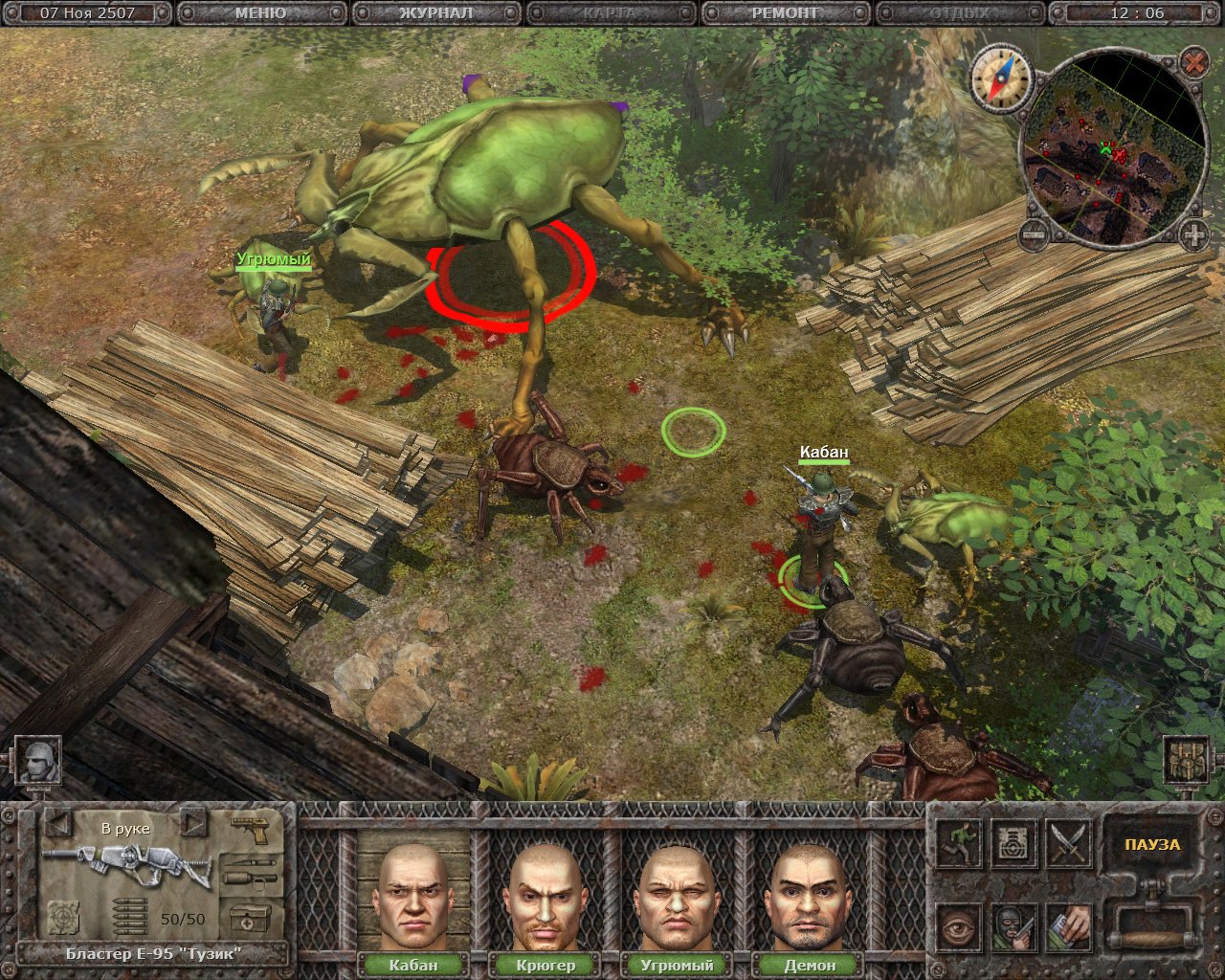1225x980 pixels.
Task: Select Кабан's portrait
Action: (x=412, y=897)
